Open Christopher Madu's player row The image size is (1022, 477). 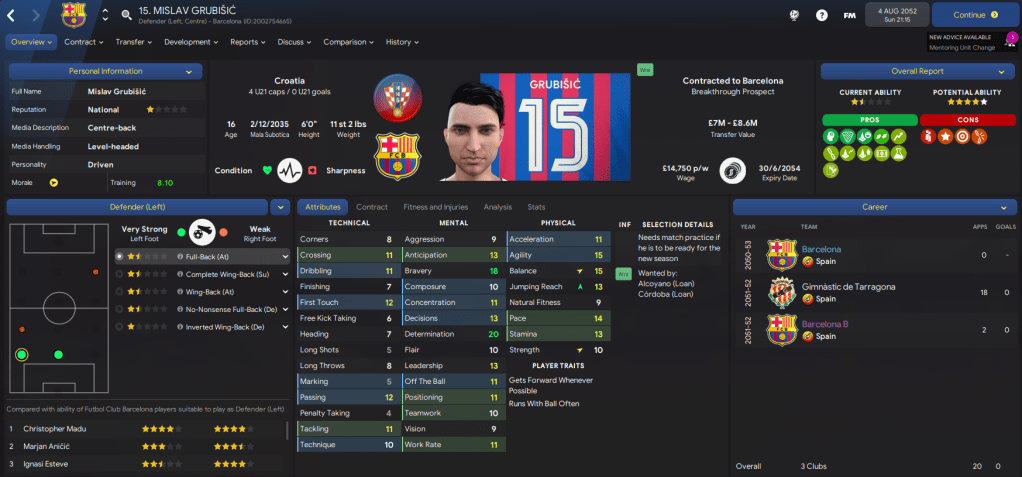click(60, 429)
